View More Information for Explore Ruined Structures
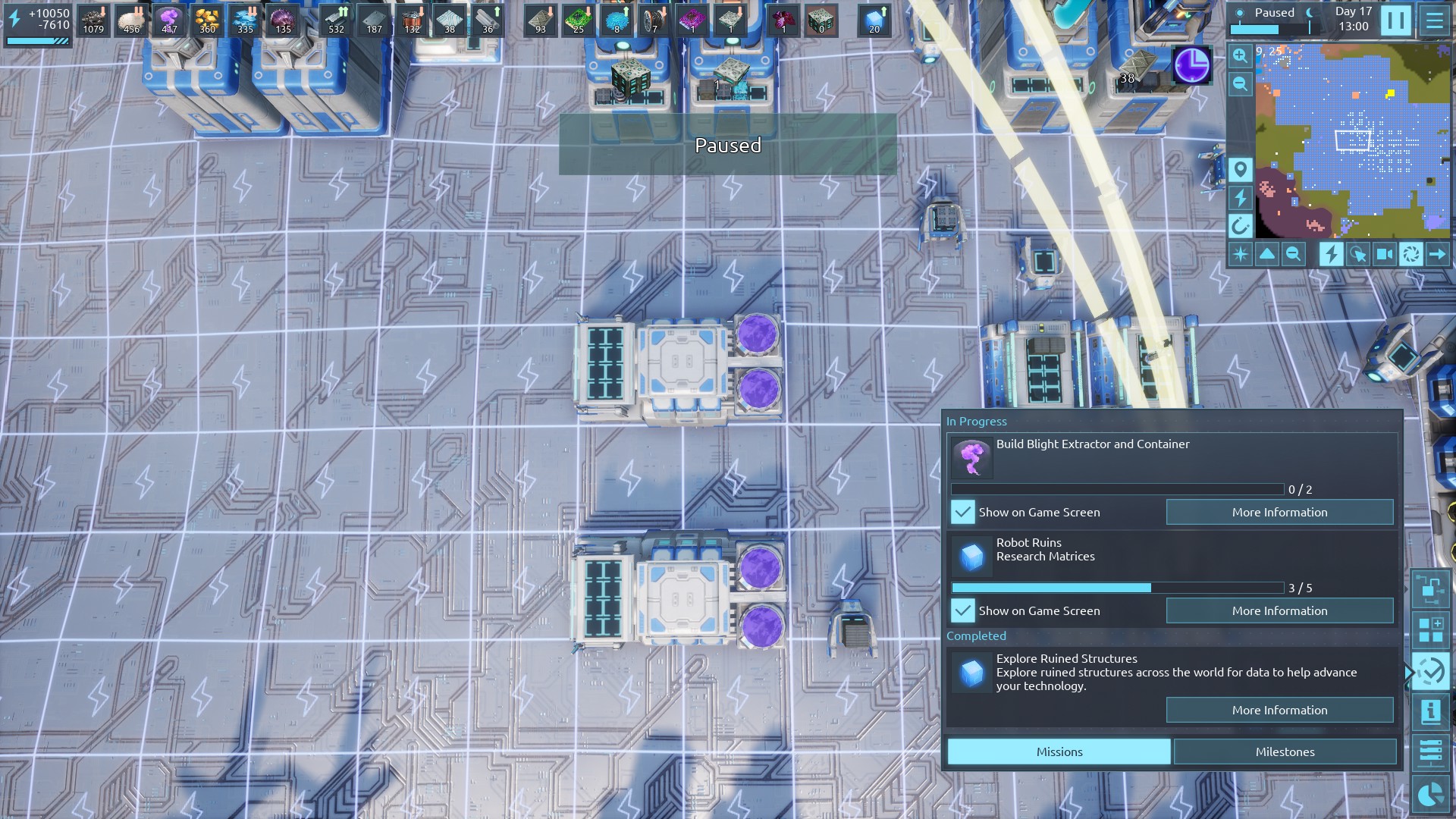The image size is (1456, 819). coord(1279,710)
